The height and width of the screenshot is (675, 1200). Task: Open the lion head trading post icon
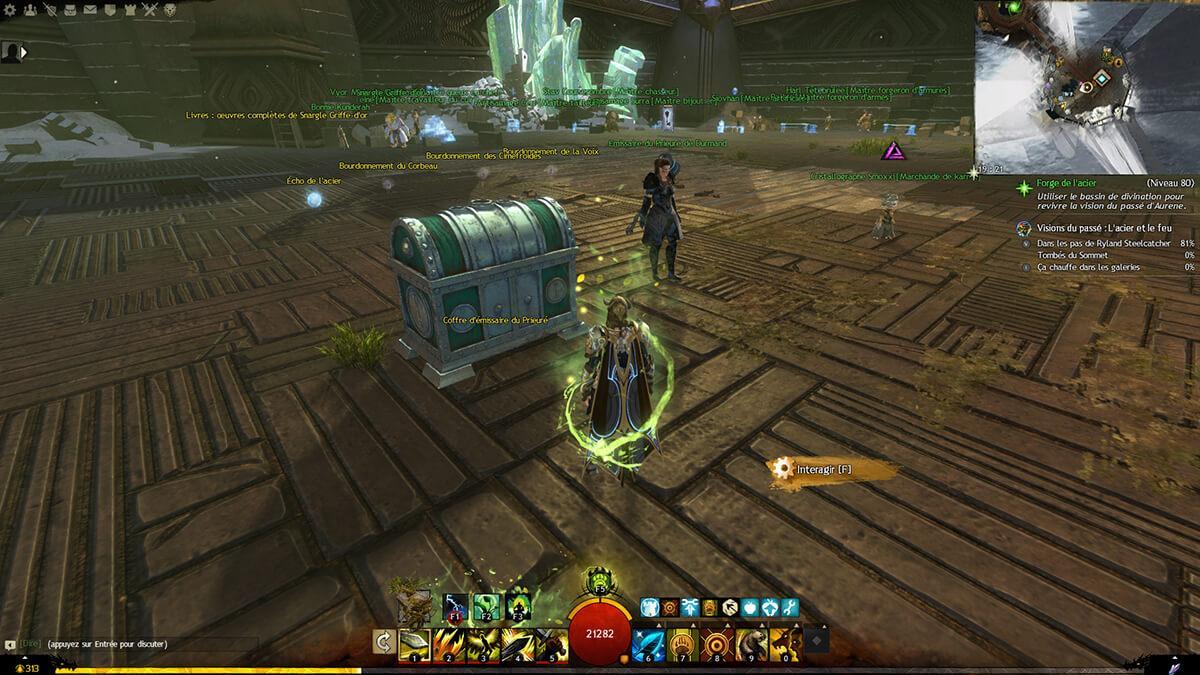[x=171, y=10]
